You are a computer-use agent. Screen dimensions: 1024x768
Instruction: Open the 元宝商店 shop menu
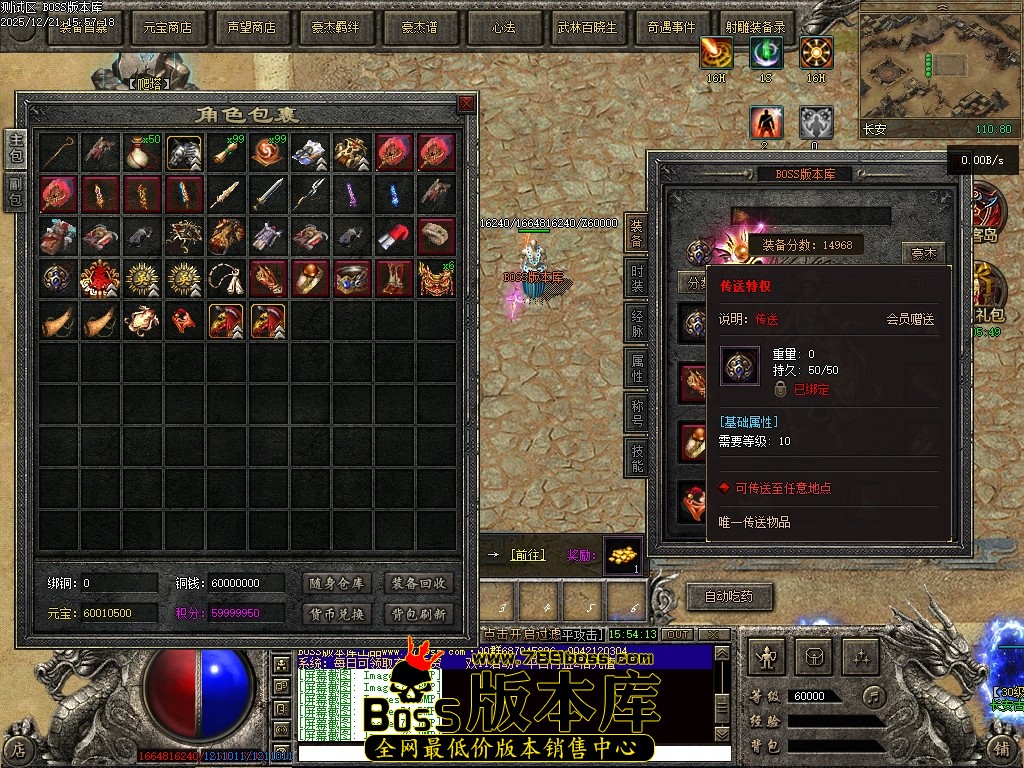[168, 28]
